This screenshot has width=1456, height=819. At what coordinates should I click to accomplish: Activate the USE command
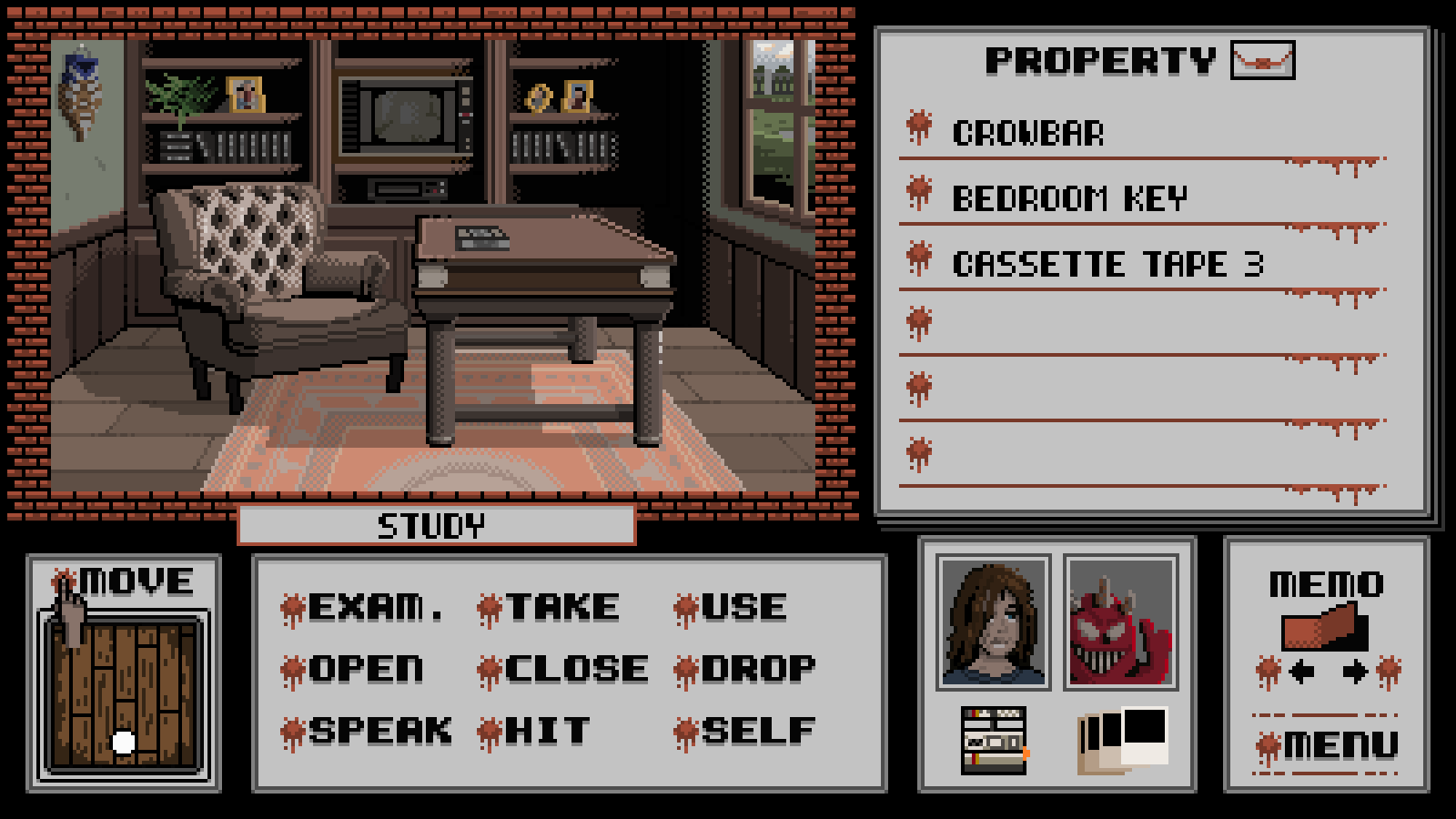click(743, 607)
